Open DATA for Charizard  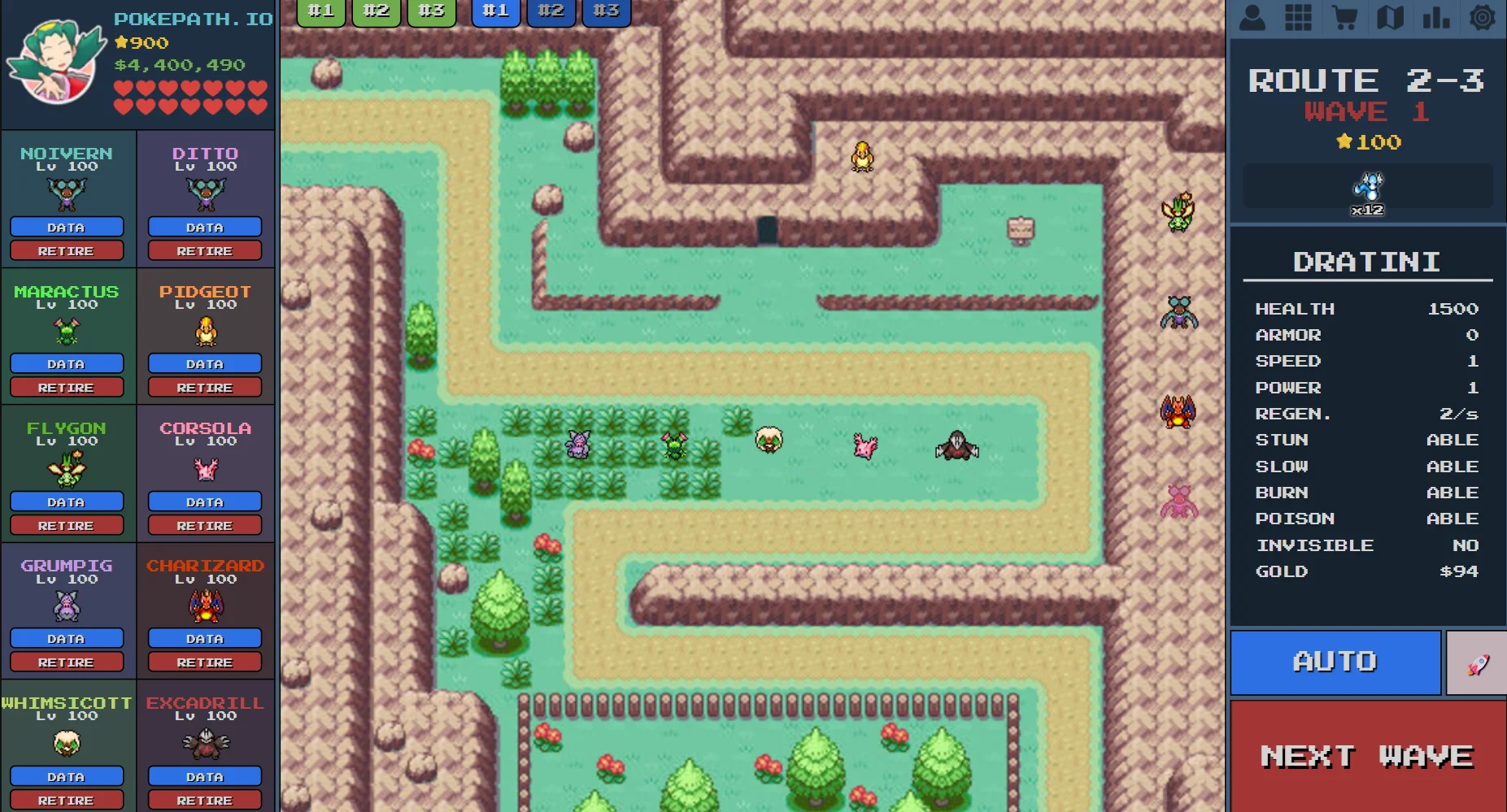click(x=204, y=638)
